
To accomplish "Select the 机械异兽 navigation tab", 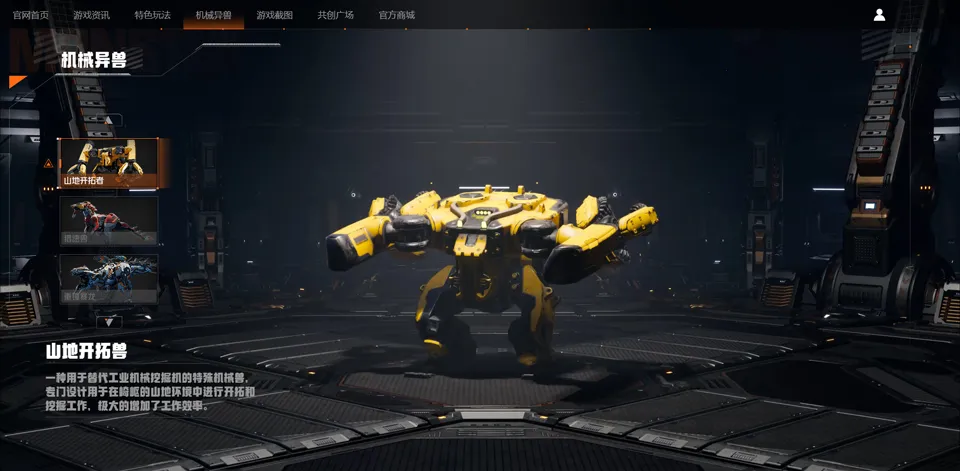I will point(213,15).
